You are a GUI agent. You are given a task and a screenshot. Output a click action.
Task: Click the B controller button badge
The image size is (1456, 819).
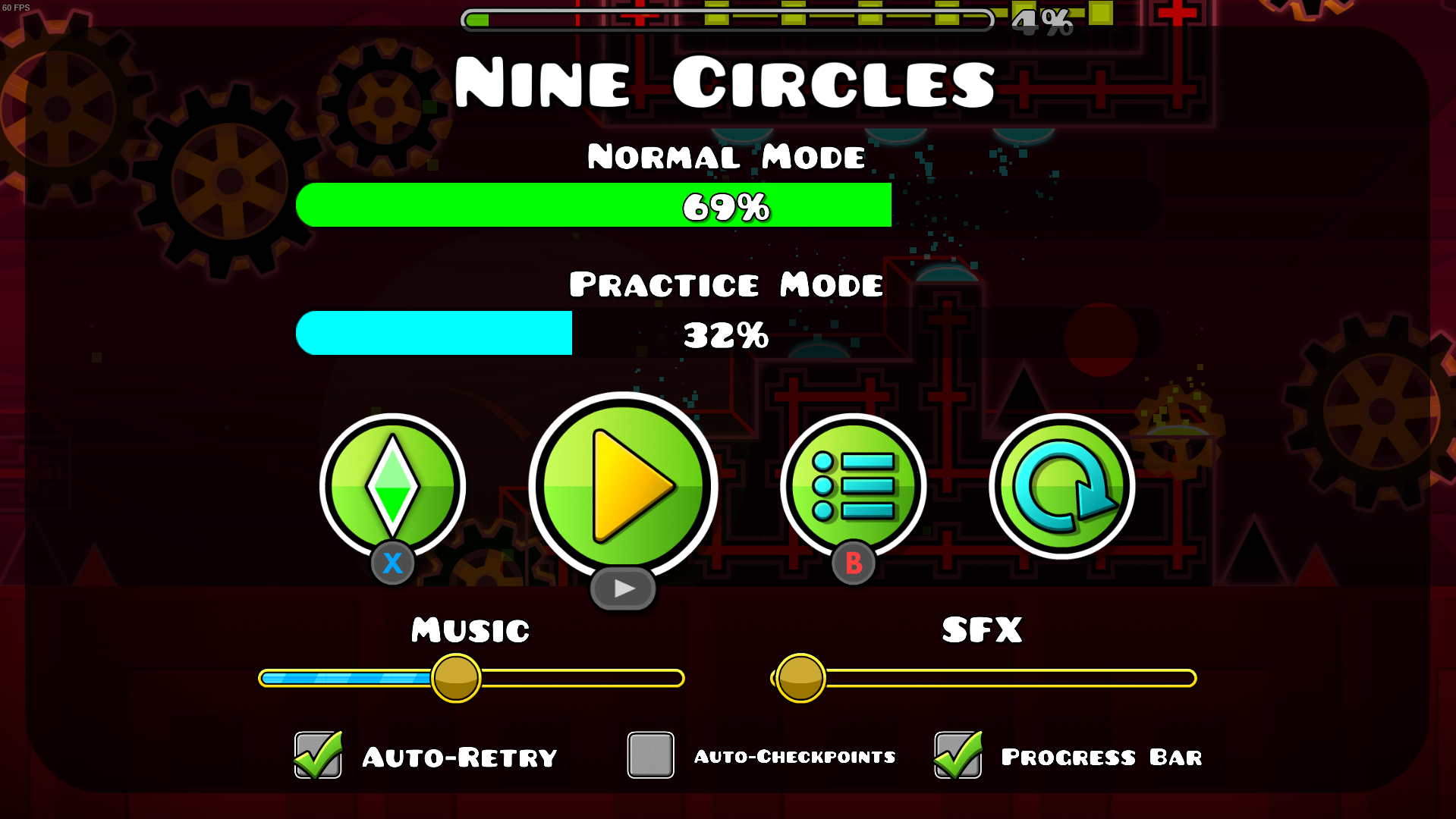pos(853,563)
